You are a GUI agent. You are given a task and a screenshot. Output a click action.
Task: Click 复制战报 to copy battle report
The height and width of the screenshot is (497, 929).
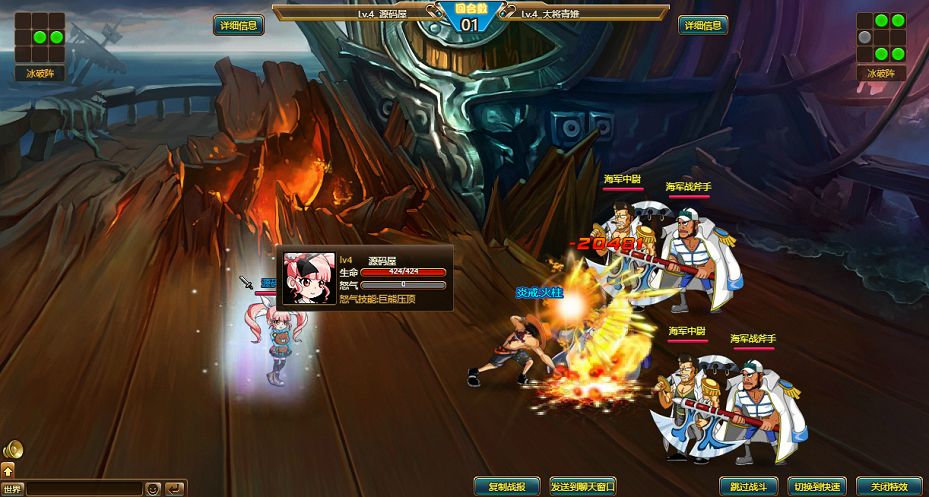tap(507, 486)
